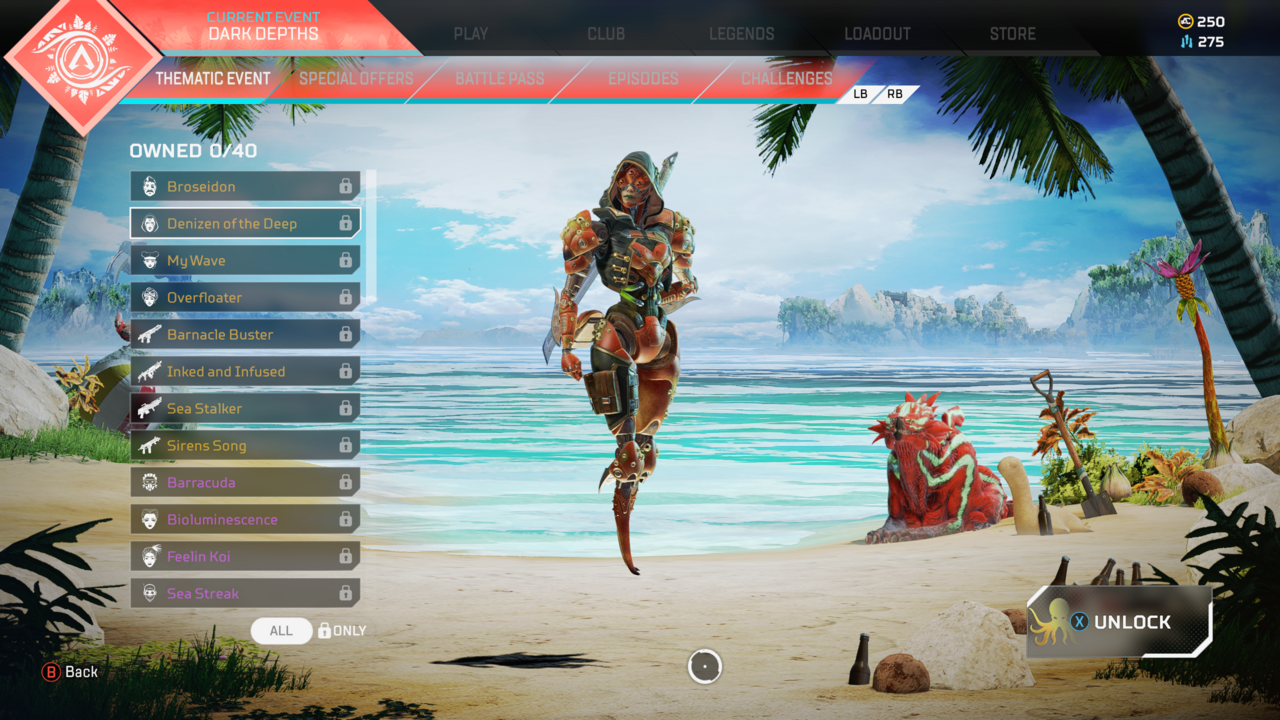Choose the Sea Stalker weapon skin
The image size is (1280, 720).
[x=245, y=408]
